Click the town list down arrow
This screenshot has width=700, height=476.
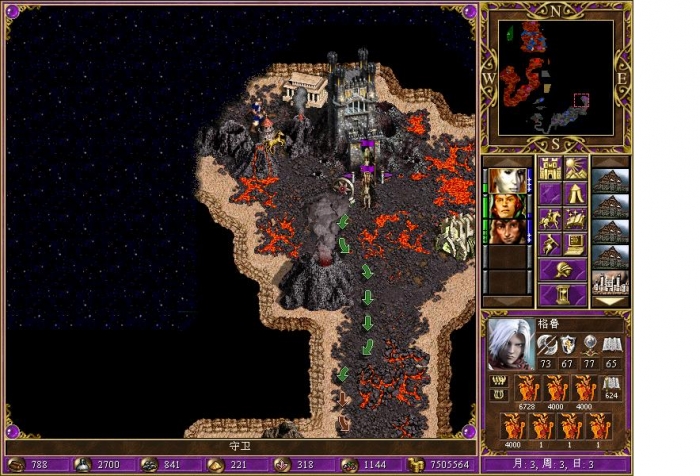[610, 300]
